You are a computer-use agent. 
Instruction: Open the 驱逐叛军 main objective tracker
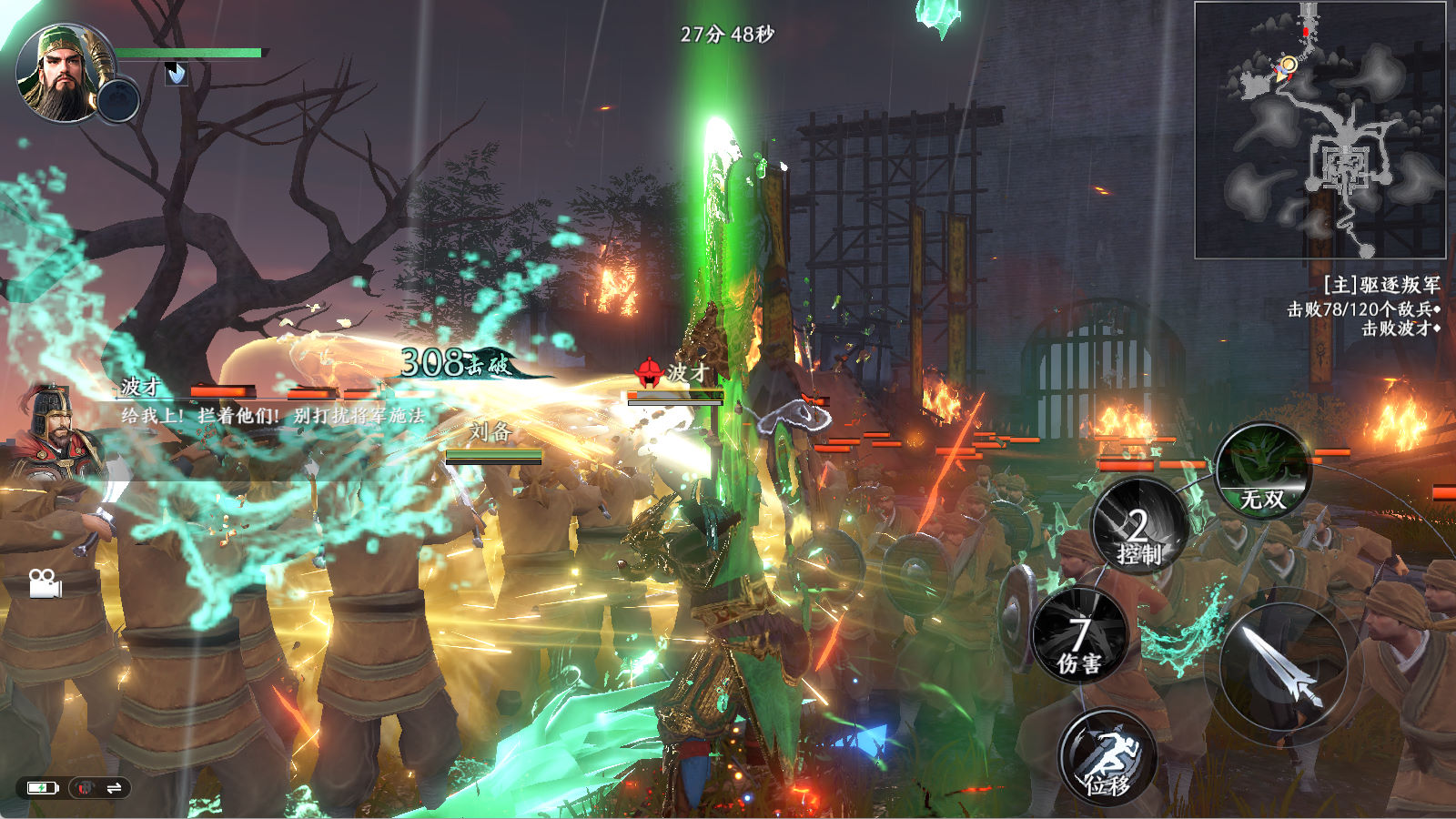tap(1380, 285)
